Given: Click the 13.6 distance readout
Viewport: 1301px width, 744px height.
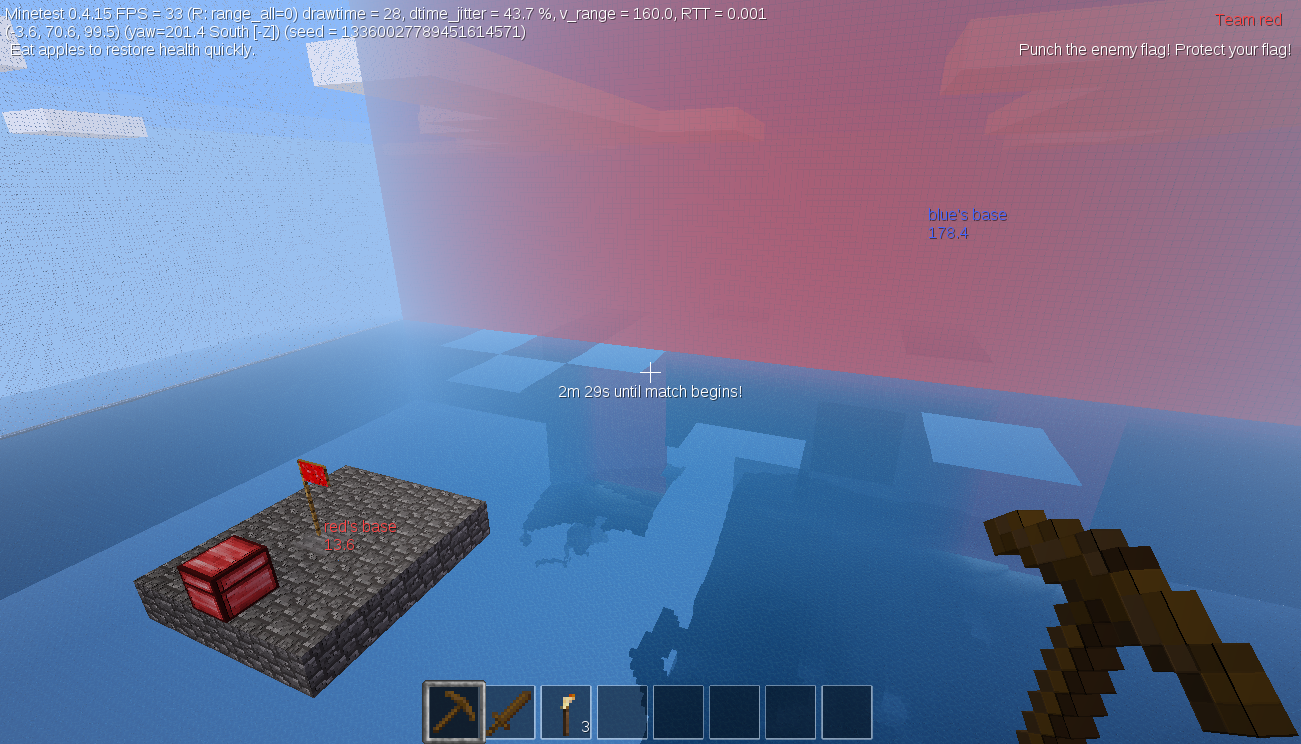Looking at the screenshot, I should pos(338,545).
